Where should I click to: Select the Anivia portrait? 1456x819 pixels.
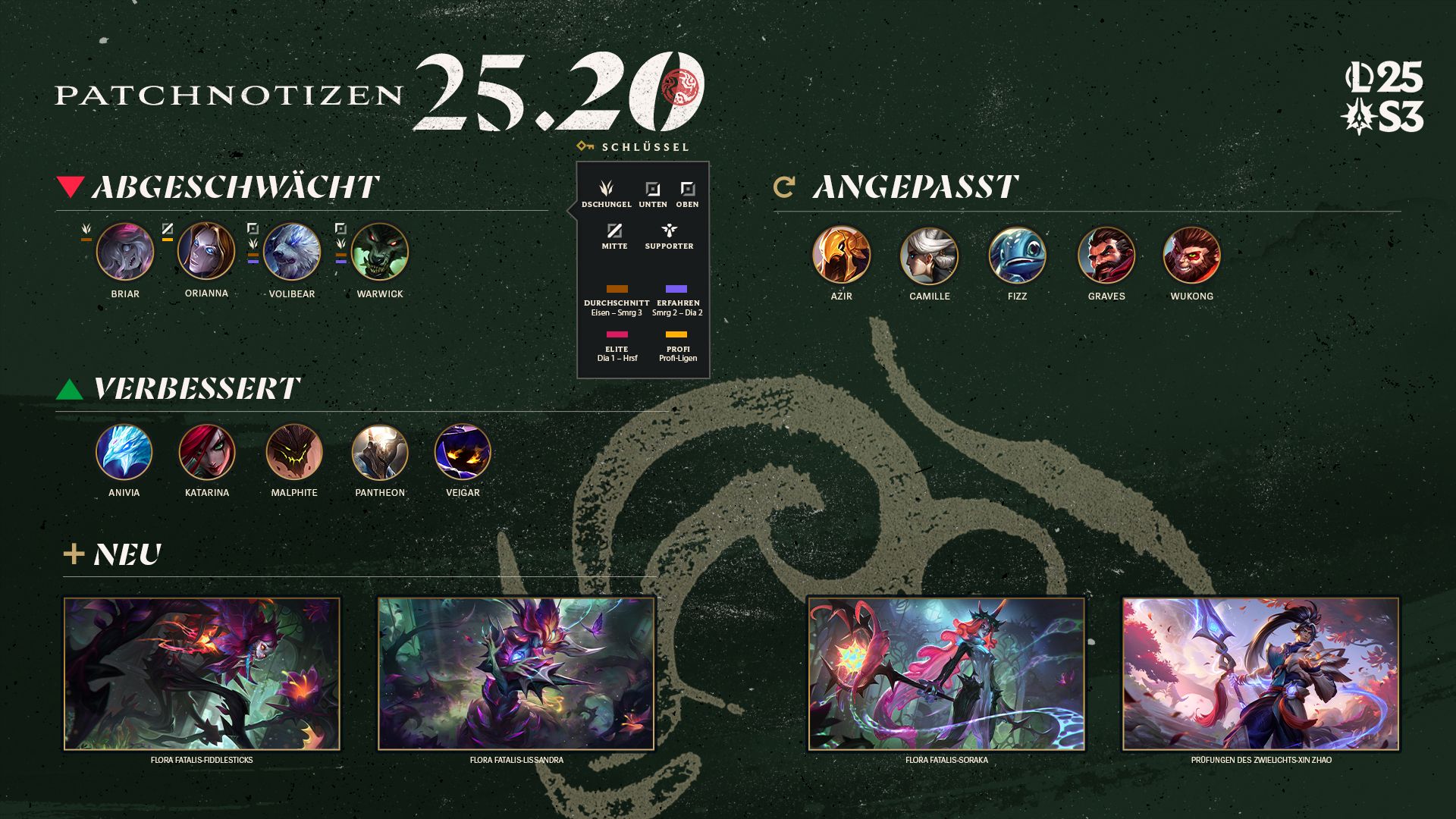pos(124,453)
